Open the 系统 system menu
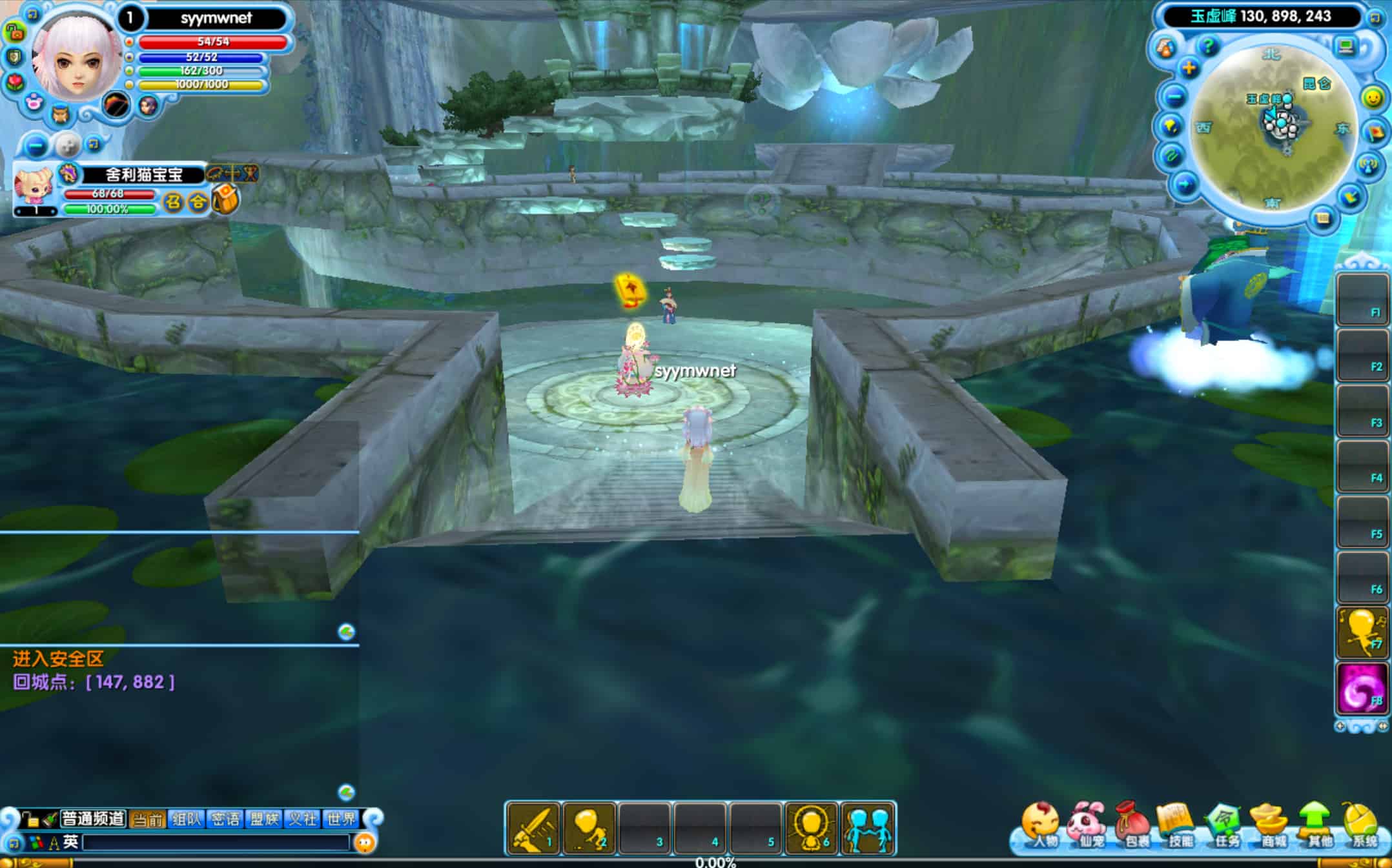The image size is (1392, 868). 1362,825
